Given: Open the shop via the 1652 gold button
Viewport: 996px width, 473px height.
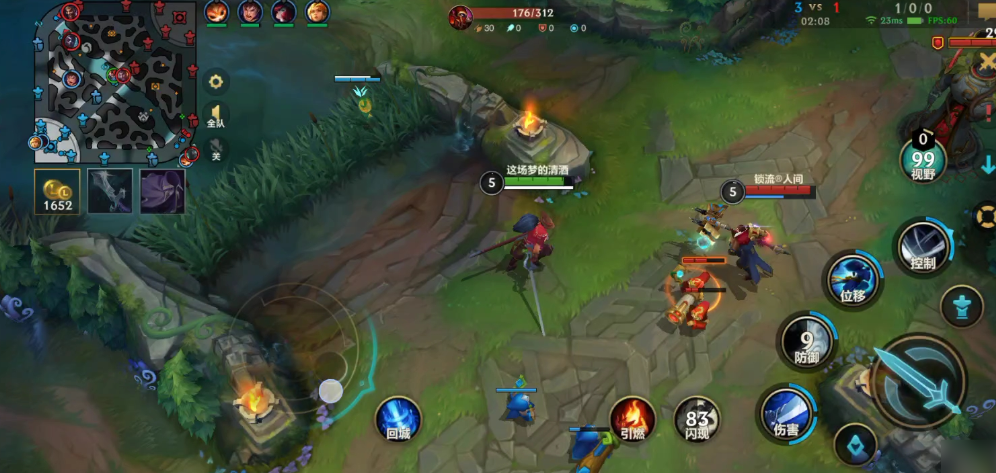Looking at the screenshot, I should pos(57,192).
